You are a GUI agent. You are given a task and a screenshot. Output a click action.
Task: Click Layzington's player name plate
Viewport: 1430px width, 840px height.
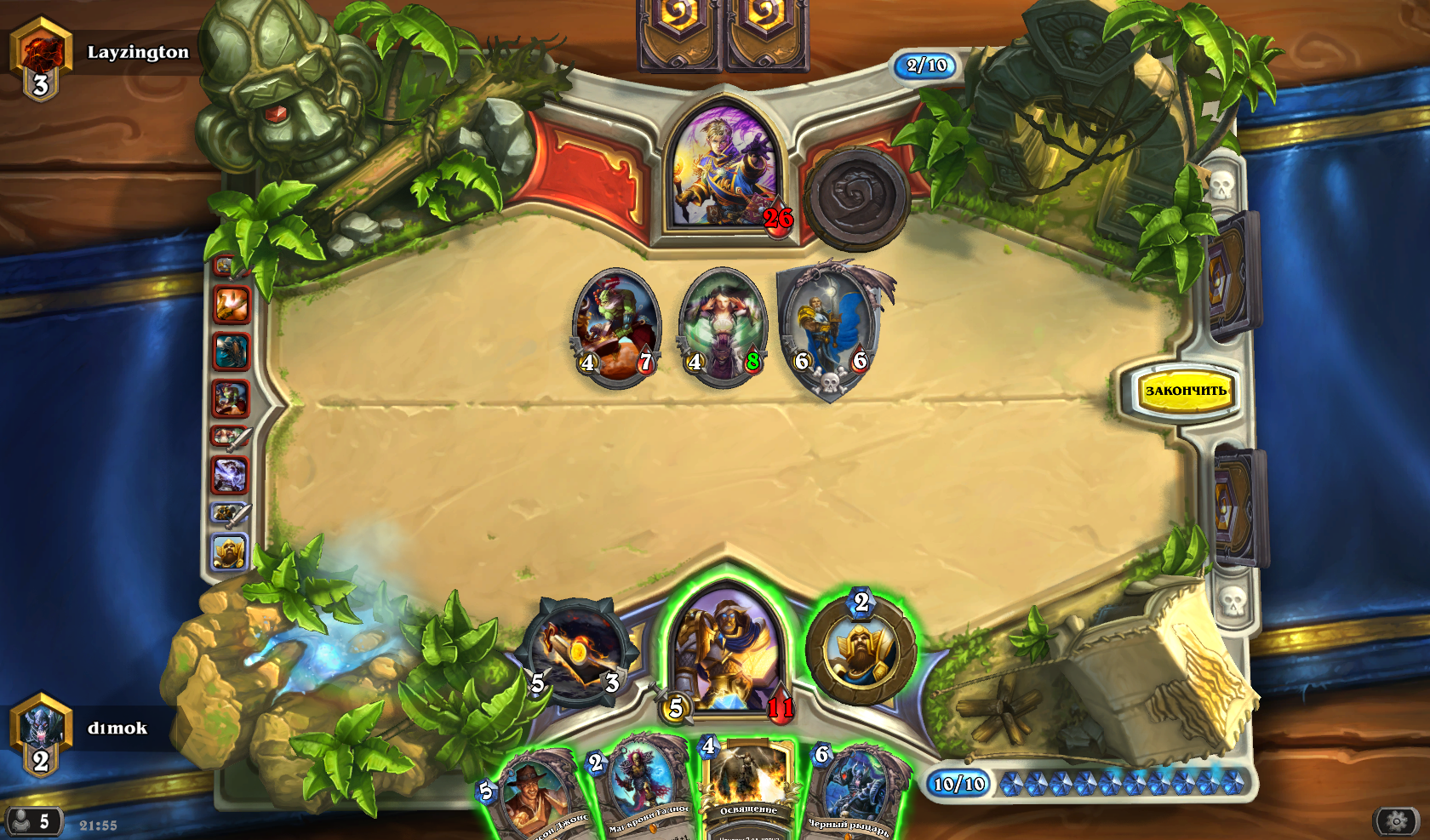(138, 53)
